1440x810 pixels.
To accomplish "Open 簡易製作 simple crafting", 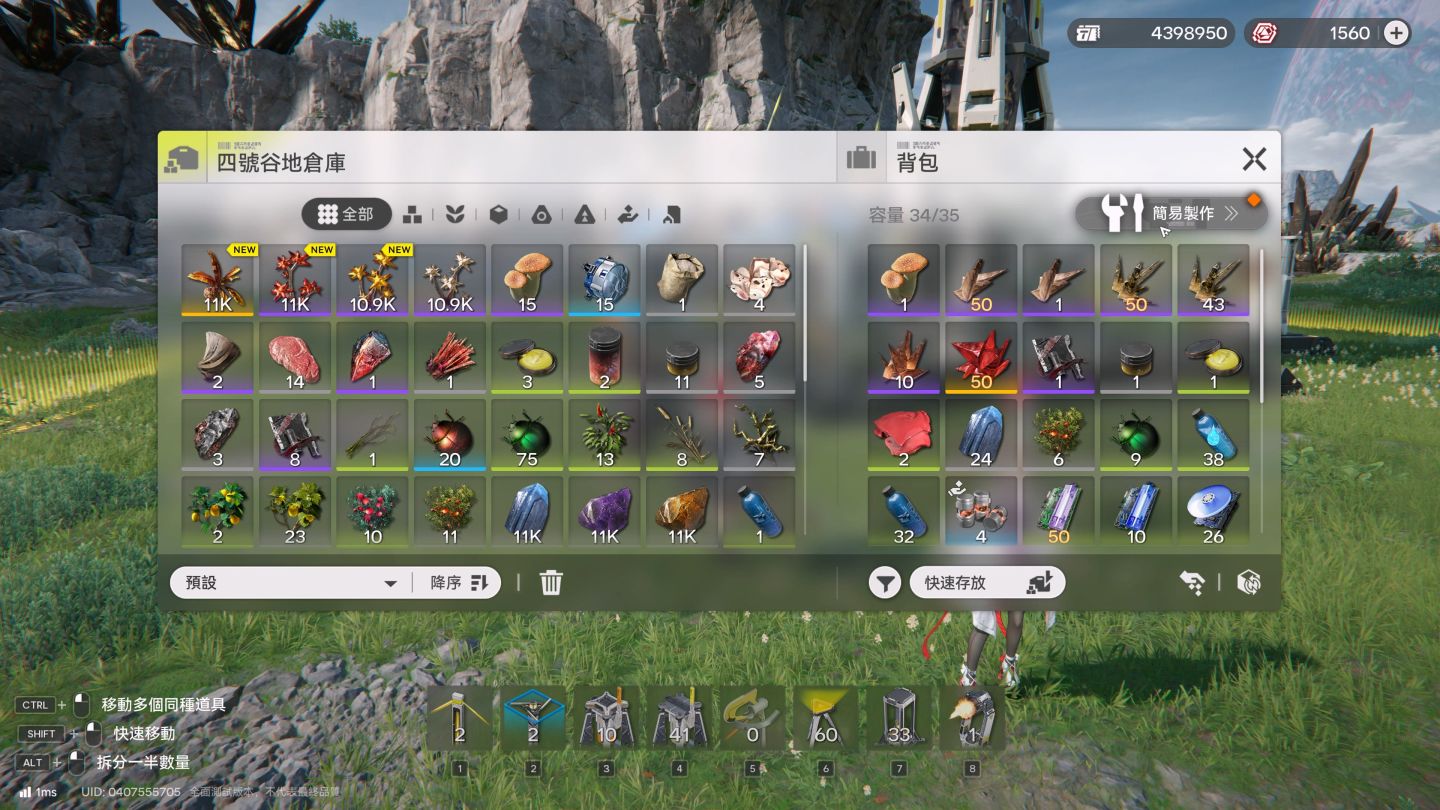I will [1170, 213].
